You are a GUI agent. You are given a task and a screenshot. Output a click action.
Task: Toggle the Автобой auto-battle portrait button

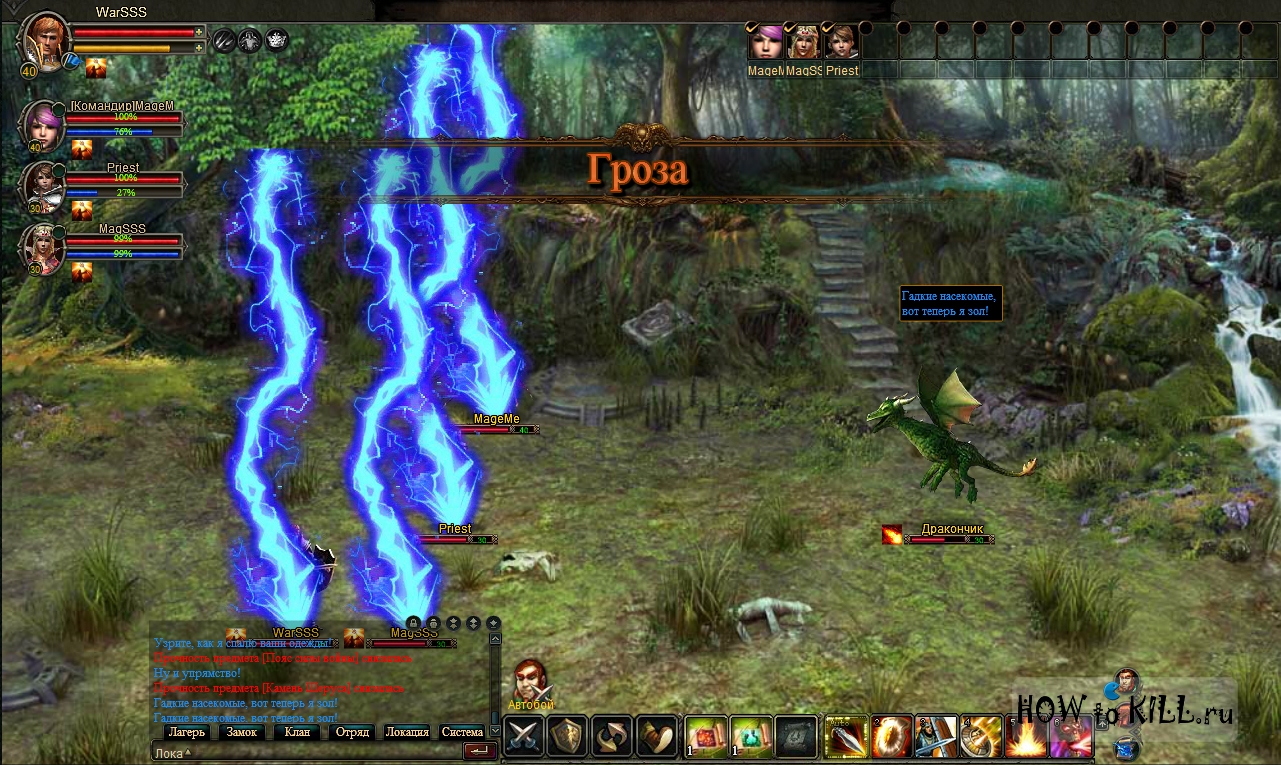(530, 683)
